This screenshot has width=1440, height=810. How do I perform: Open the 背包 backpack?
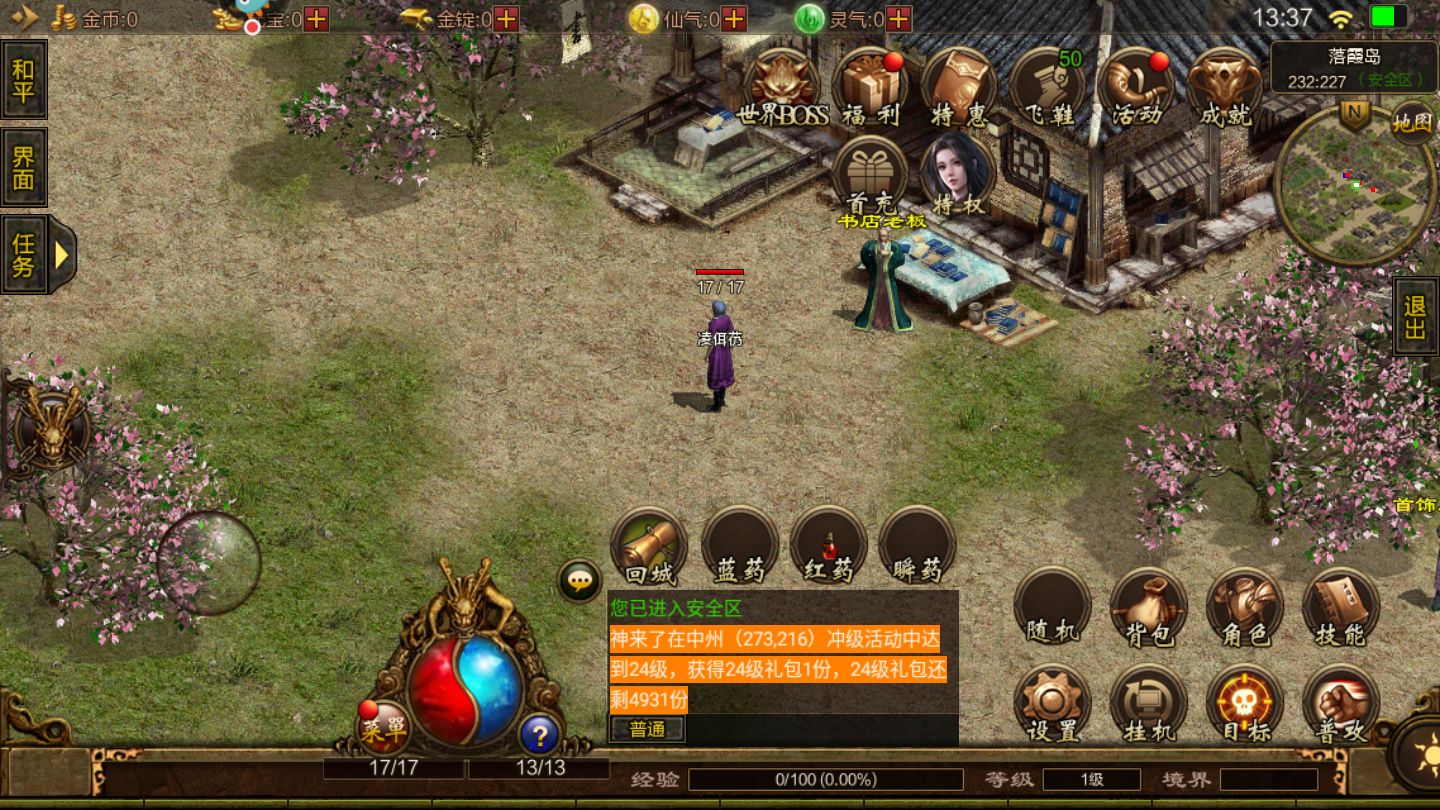coord(1148,607)
